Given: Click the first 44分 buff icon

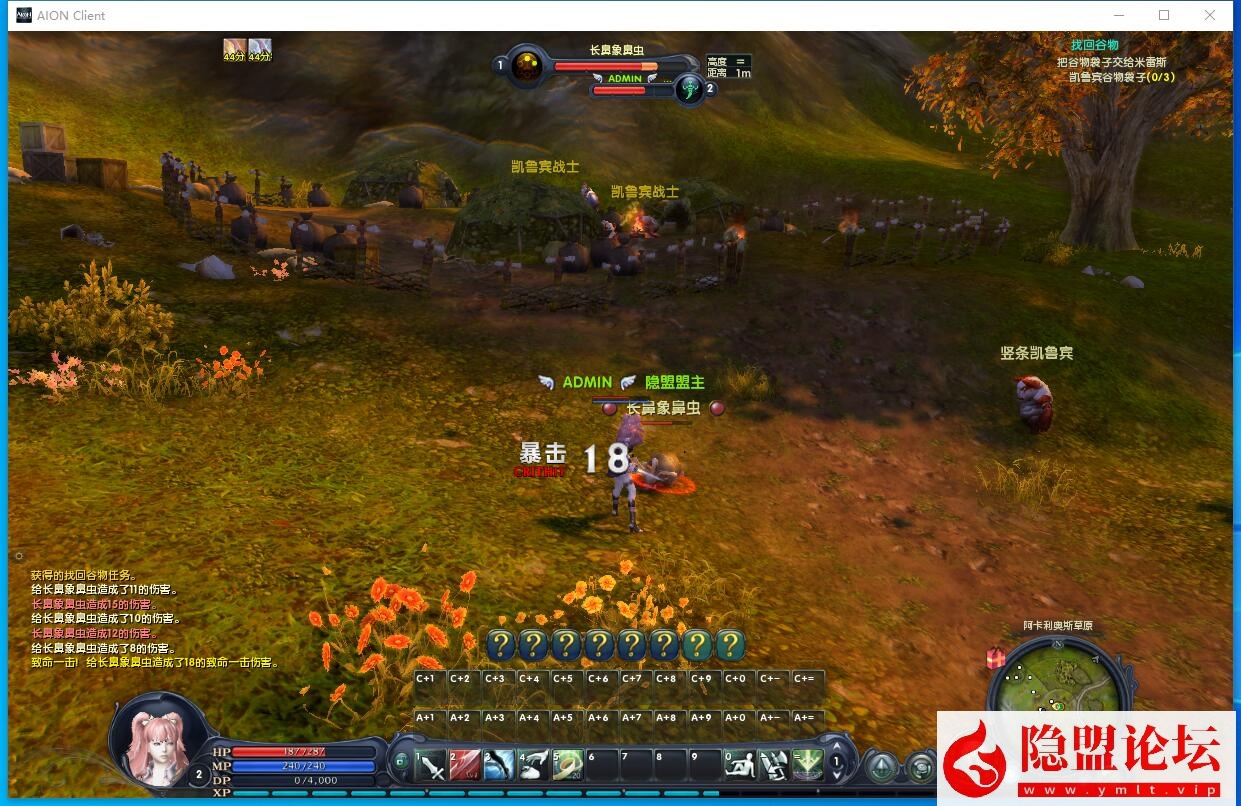Looking at the screenshot, I should [x=234, y=48].
